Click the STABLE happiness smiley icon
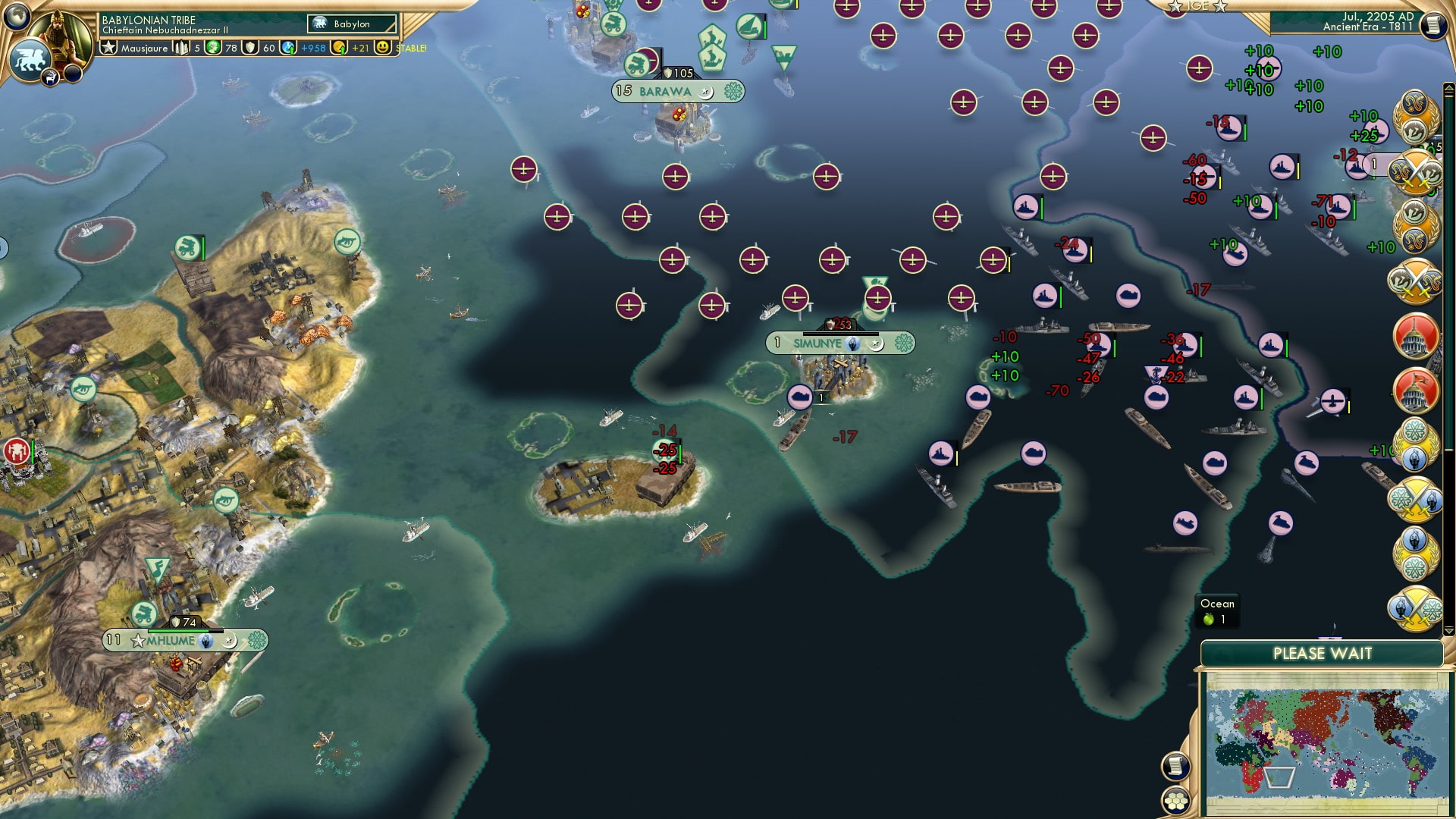 (381, 49)
